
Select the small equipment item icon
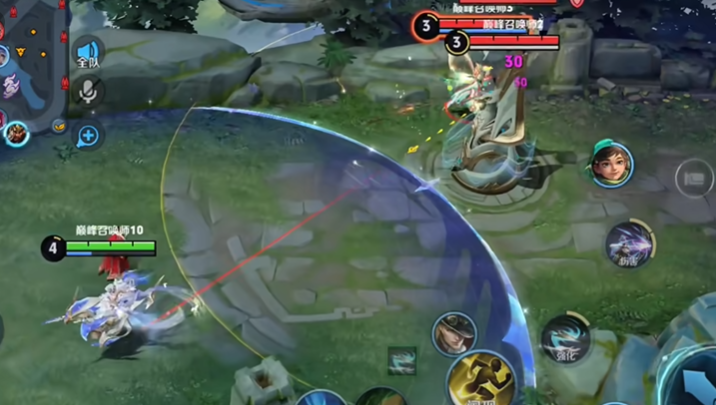402,361
